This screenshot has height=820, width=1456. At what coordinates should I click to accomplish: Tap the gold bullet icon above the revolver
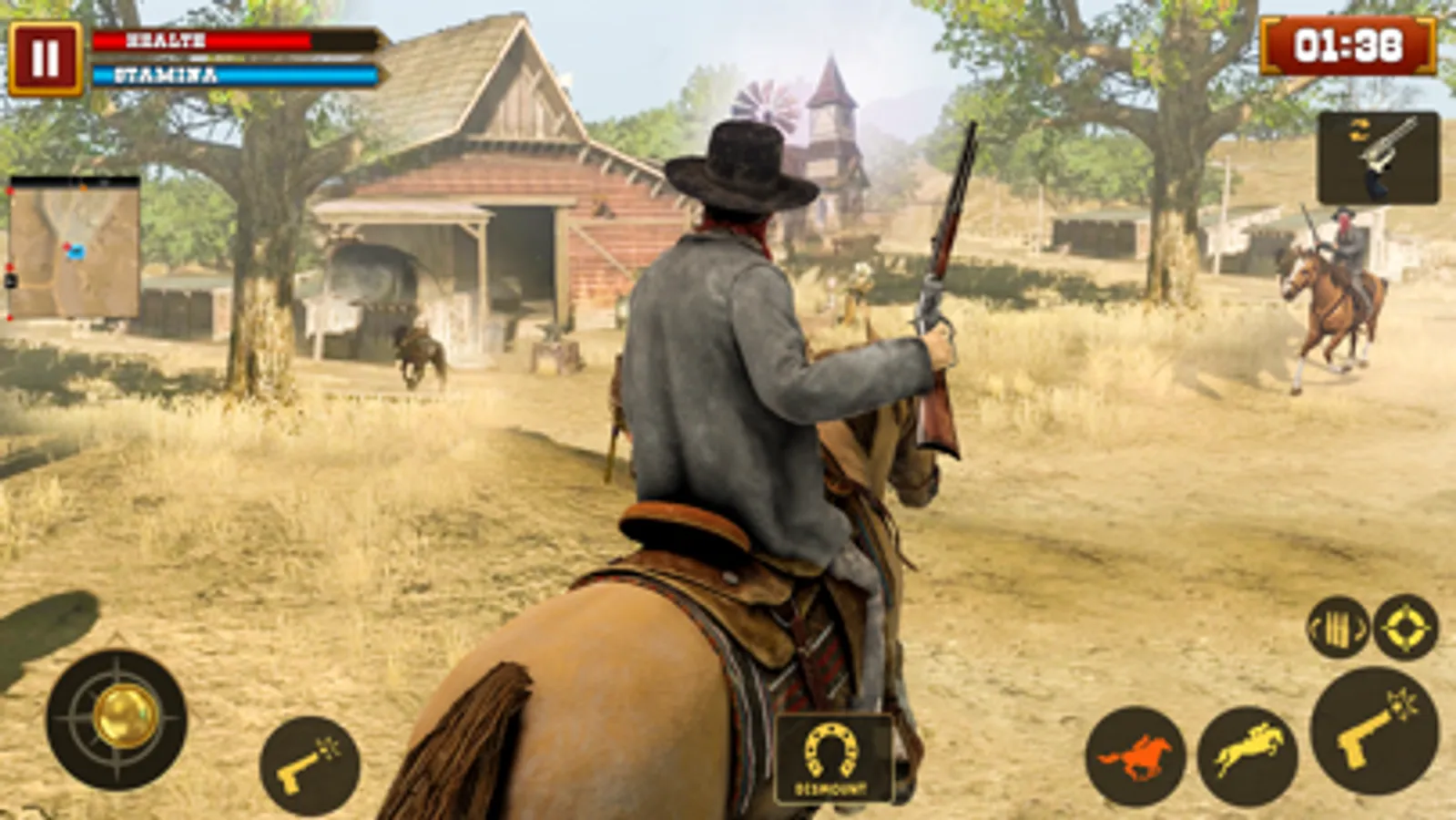point(1359,130)
